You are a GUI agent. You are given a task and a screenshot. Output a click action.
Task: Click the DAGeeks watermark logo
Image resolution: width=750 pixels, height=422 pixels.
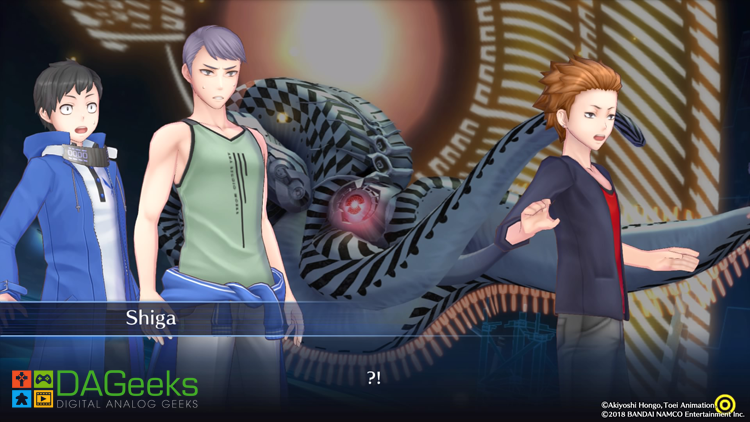105,389
